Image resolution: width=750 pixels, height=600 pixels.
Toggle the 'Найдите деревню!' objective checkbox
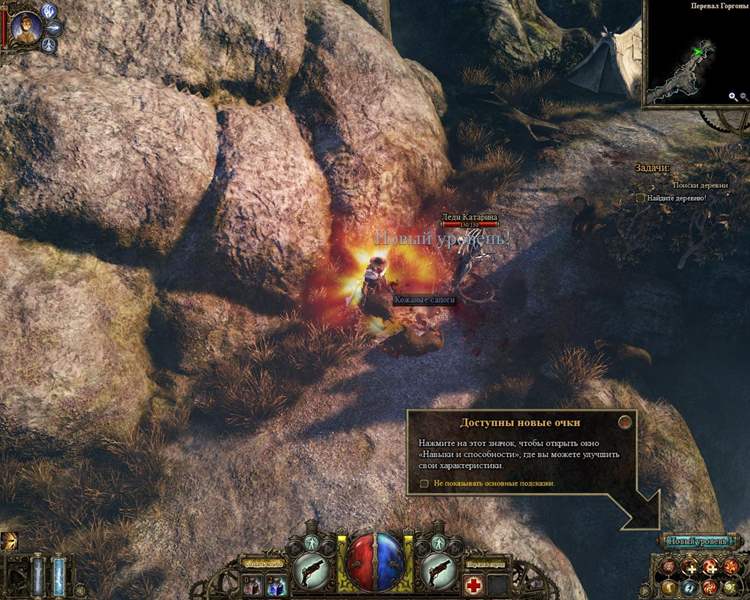(x=641, y=198)
